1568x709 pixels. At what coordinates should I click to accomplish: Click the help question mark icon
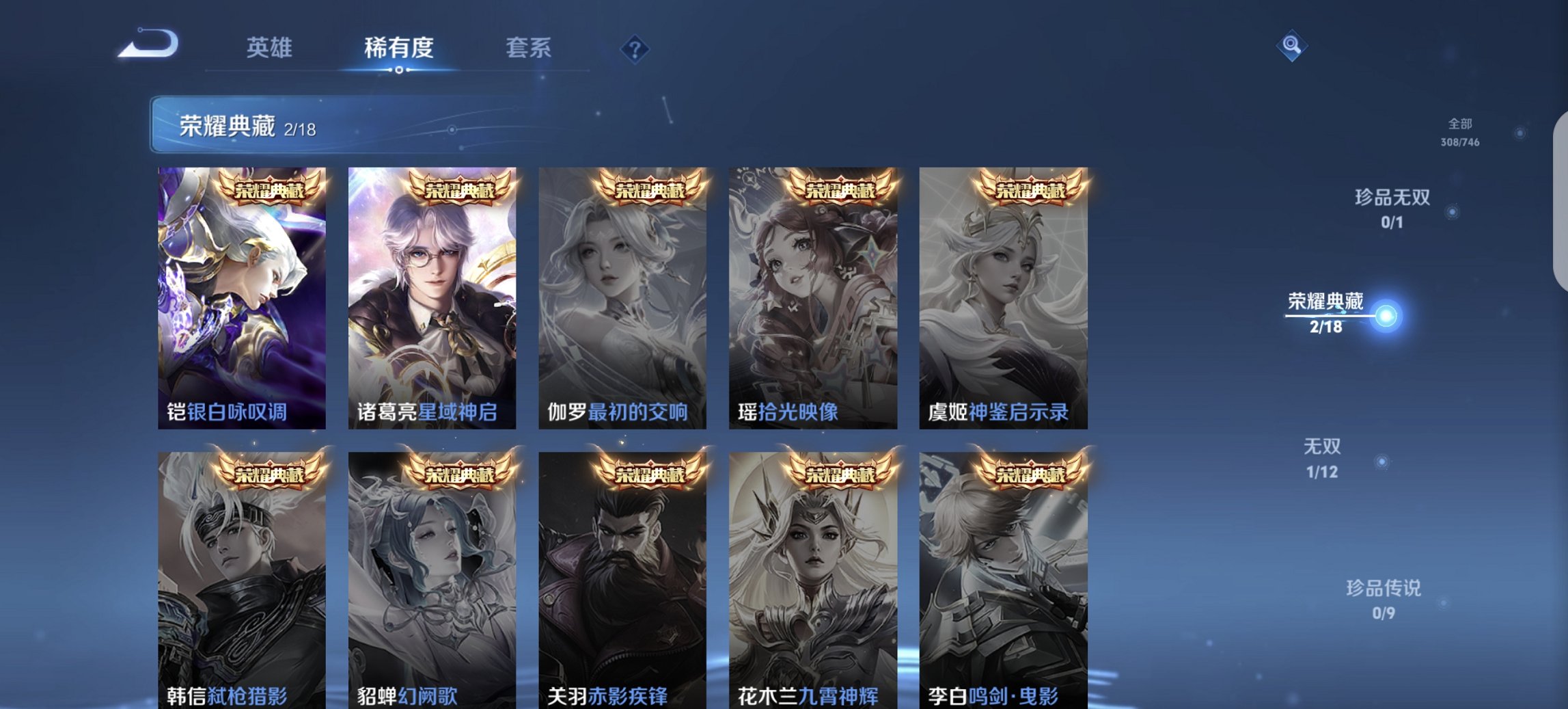pos(634,48)
